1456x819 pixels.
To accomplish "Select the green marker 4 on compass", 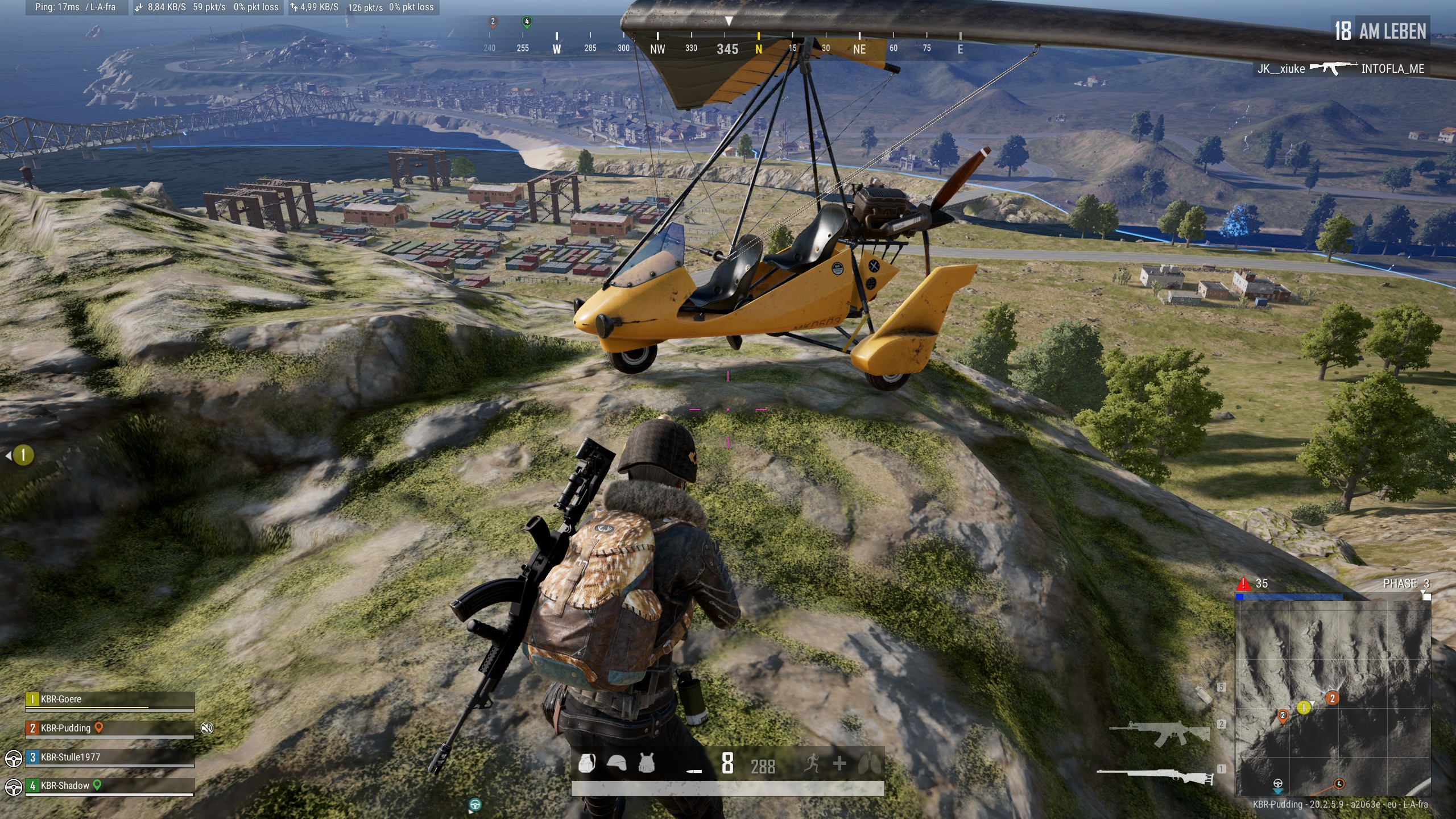I will coord(527,22).
